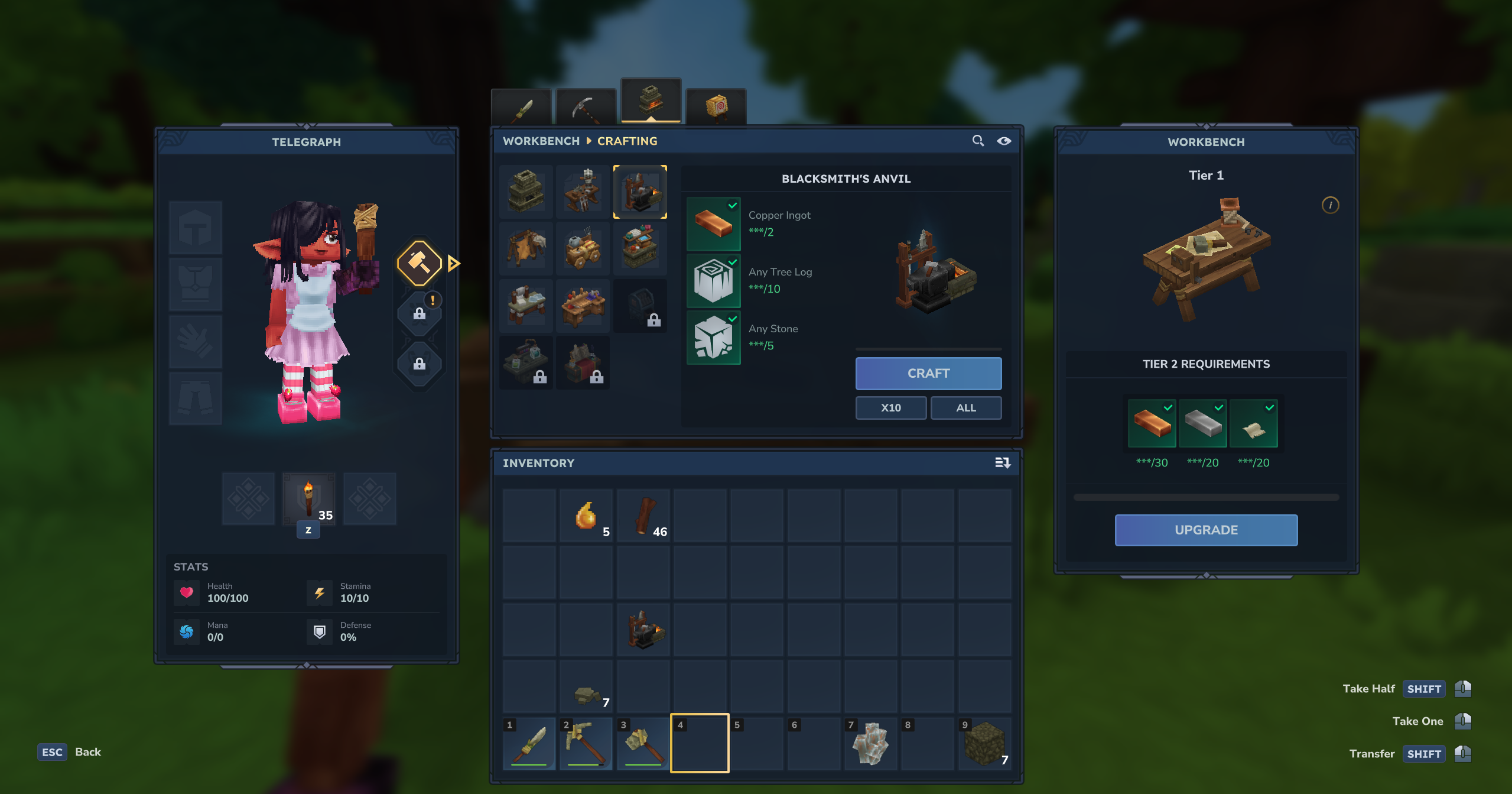The width and height of the screenshot is (1512, 794).
Task: Select the dirt block stack in hotbar
Action: [984, 743]
